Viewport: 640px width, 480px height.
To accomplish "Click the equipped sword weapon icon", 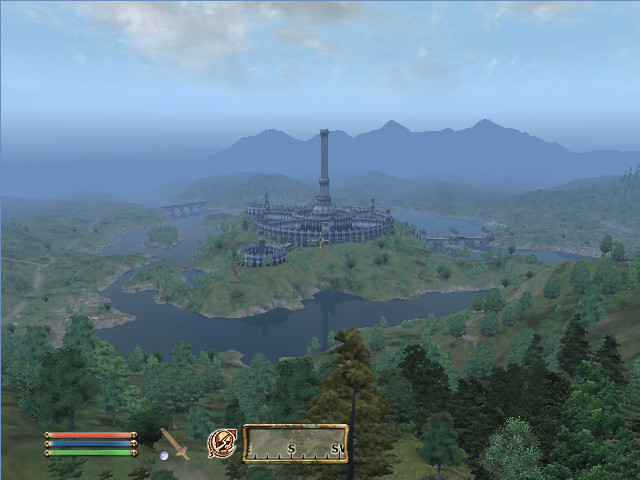I will coord(175,443).
